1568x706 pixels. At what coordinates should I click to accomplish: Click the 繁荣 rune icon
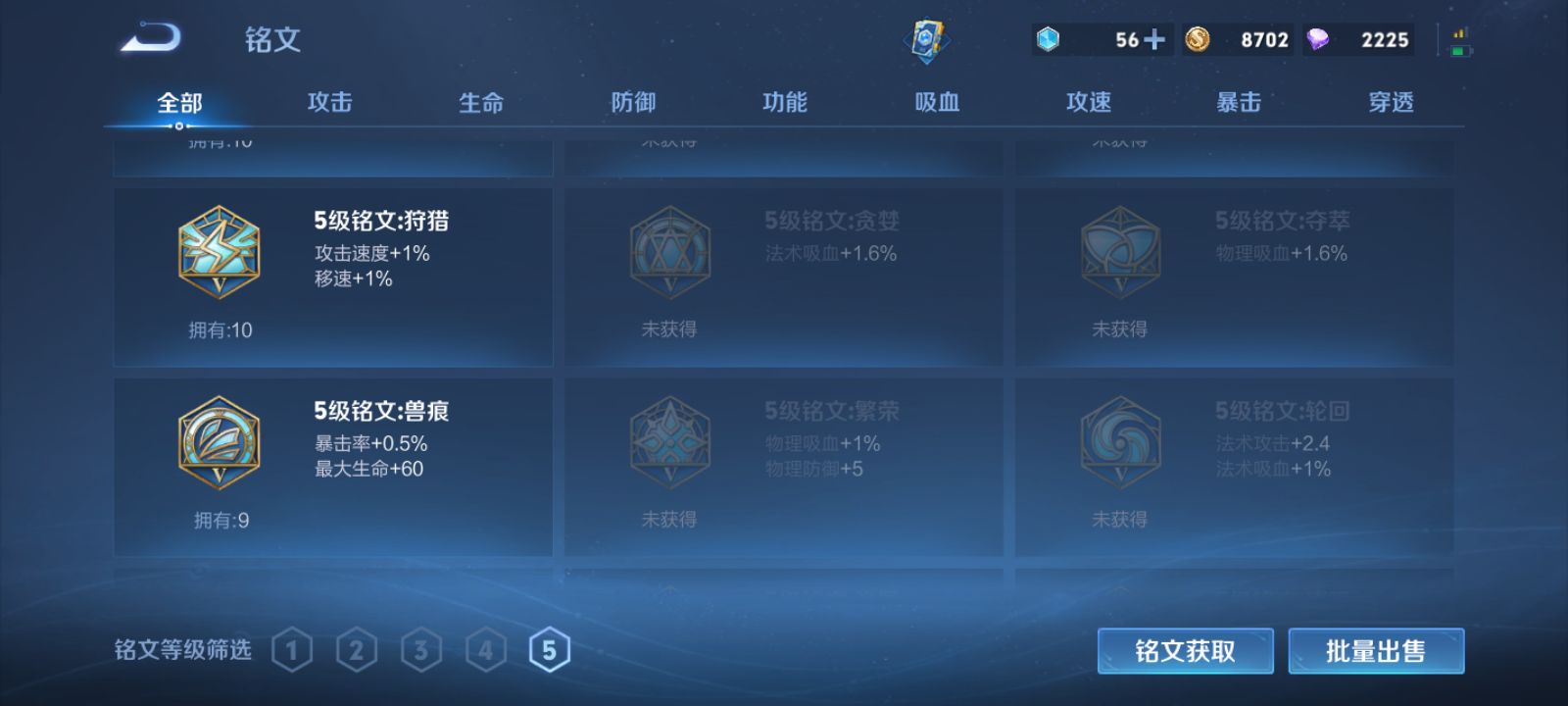(x=669, y=441)
